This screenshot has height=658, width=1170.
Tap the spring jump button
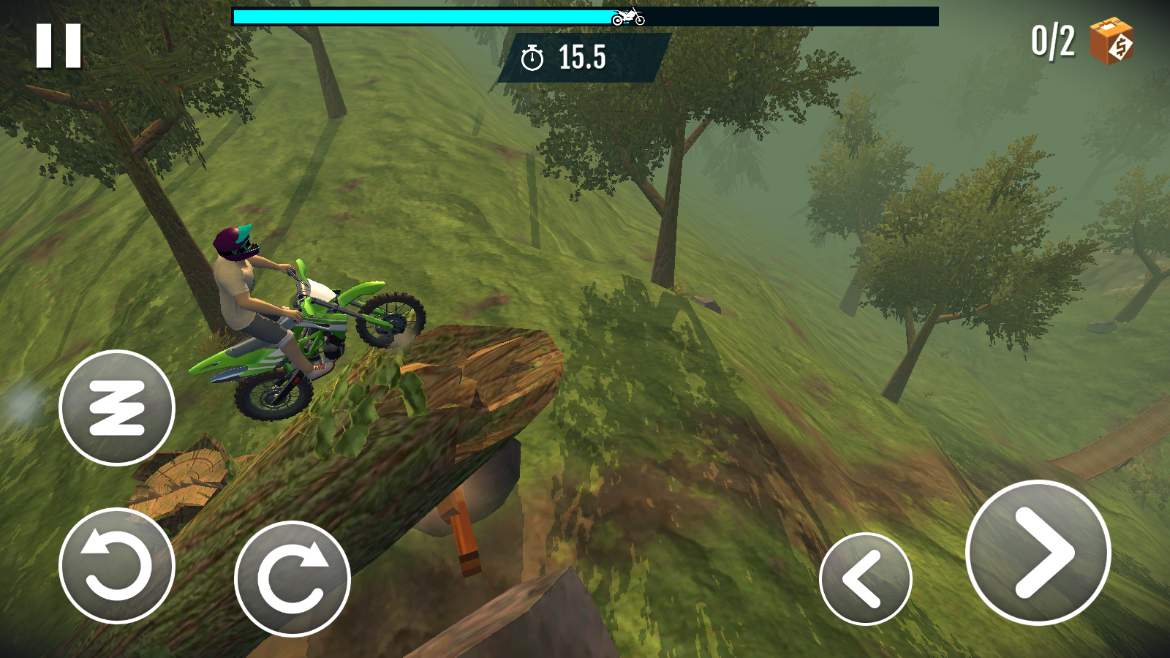click(117, 407)
